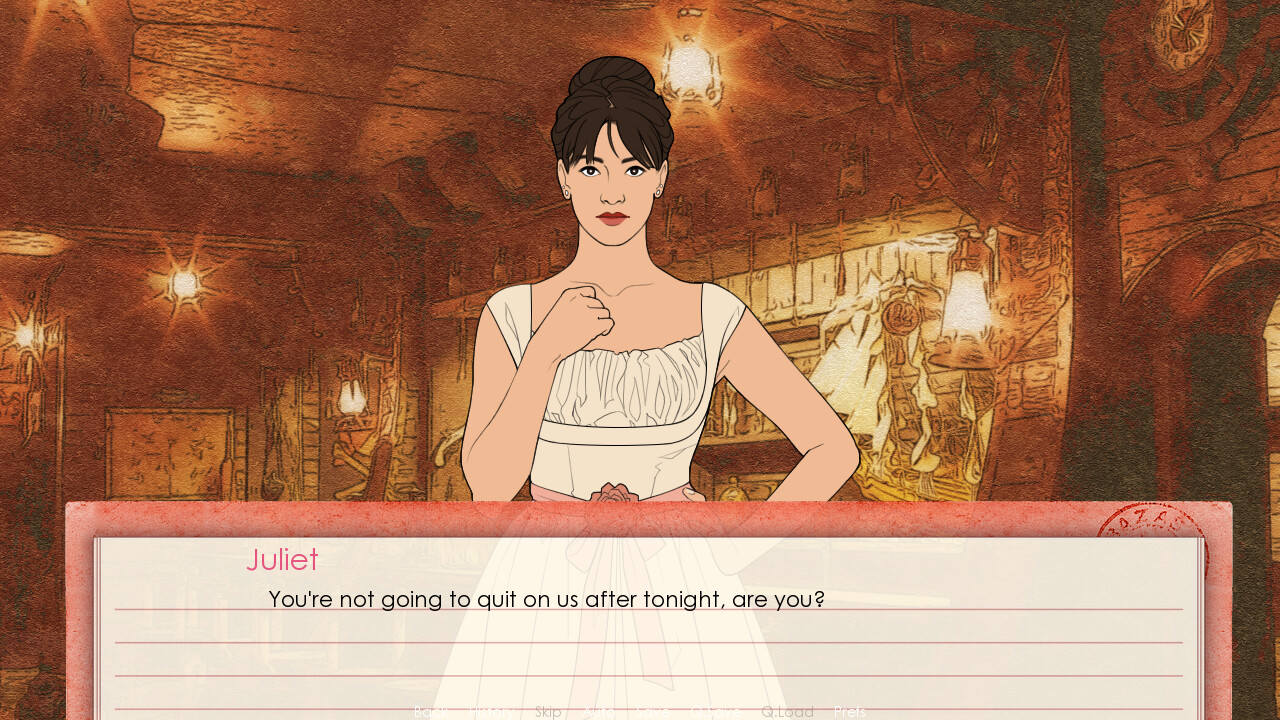1280x720 pixels.
Task: Click Back to rewind the dialogue
Action: [430, 711]
